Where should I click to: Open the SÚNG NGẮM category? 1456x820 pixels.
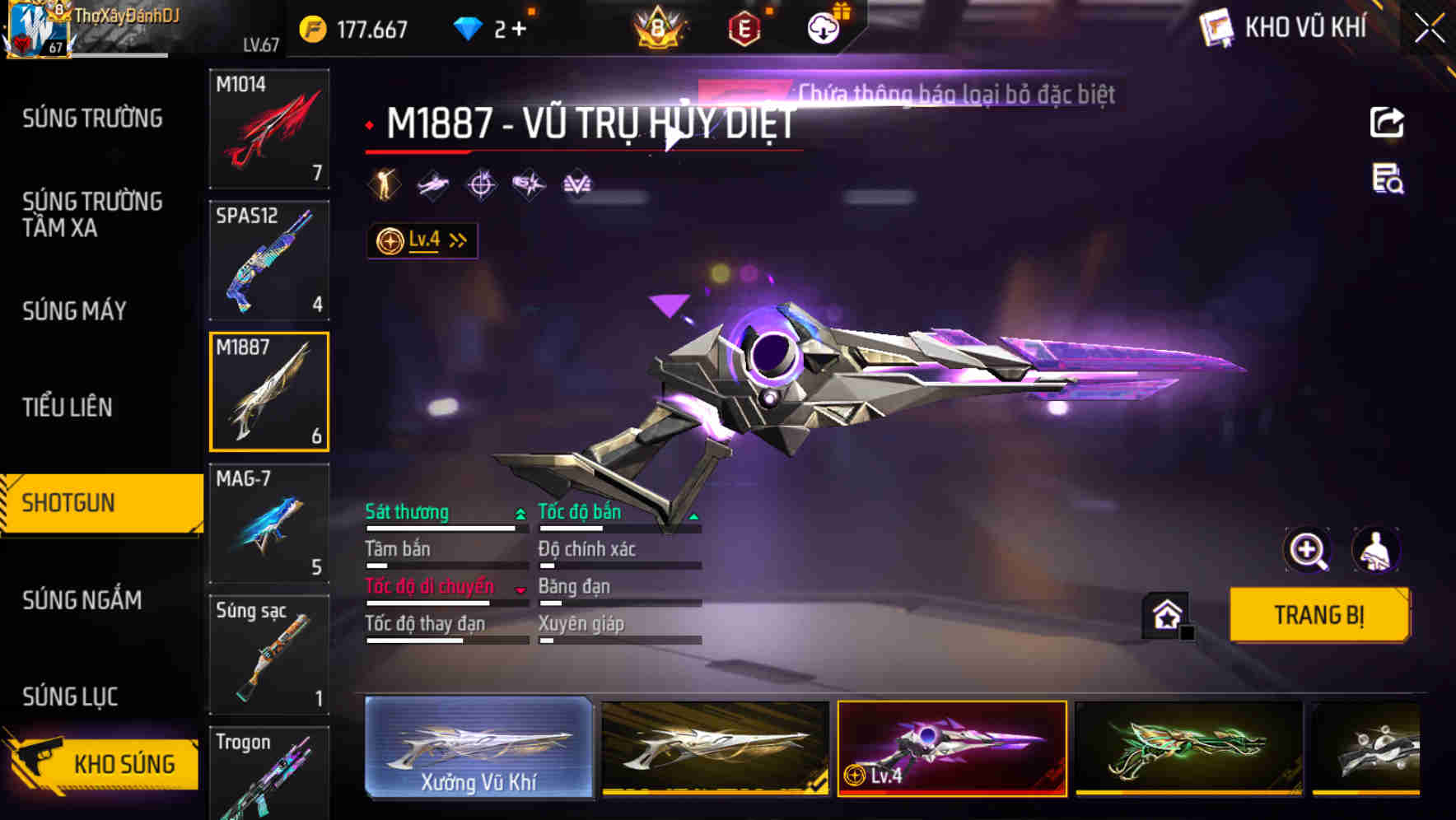click(x=81, y=600)
